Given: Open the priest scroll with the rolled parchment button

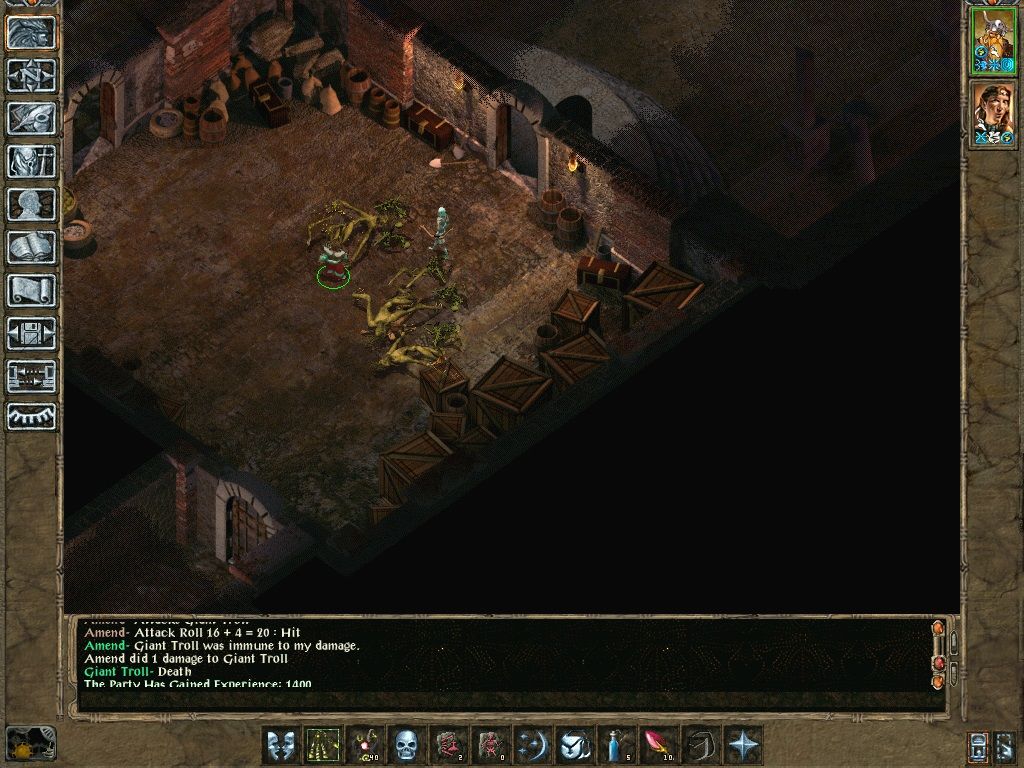Looking at the screenshot, I should (x=32, y=290).
